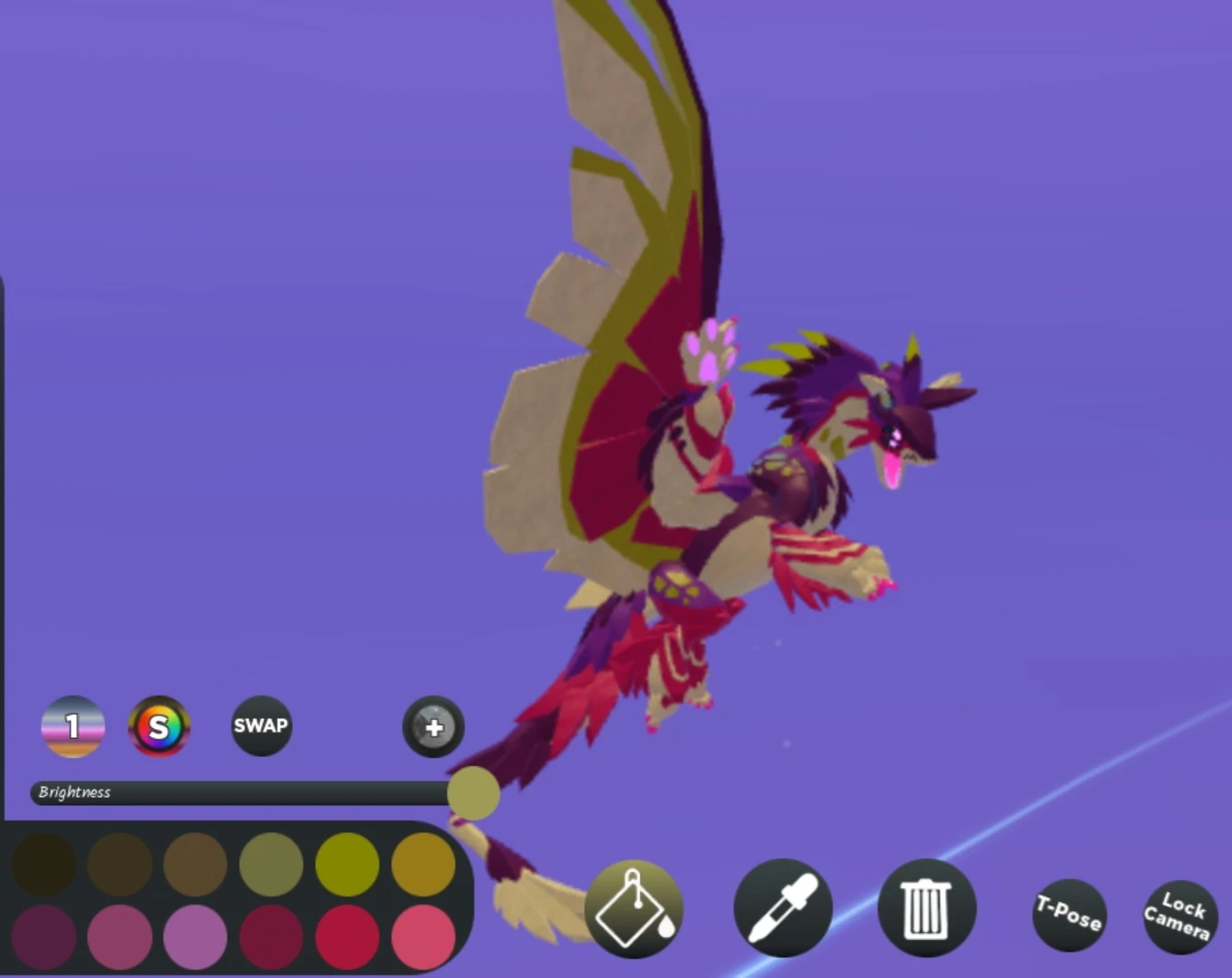Select the light lavender-pink swatch

[196, 935]
